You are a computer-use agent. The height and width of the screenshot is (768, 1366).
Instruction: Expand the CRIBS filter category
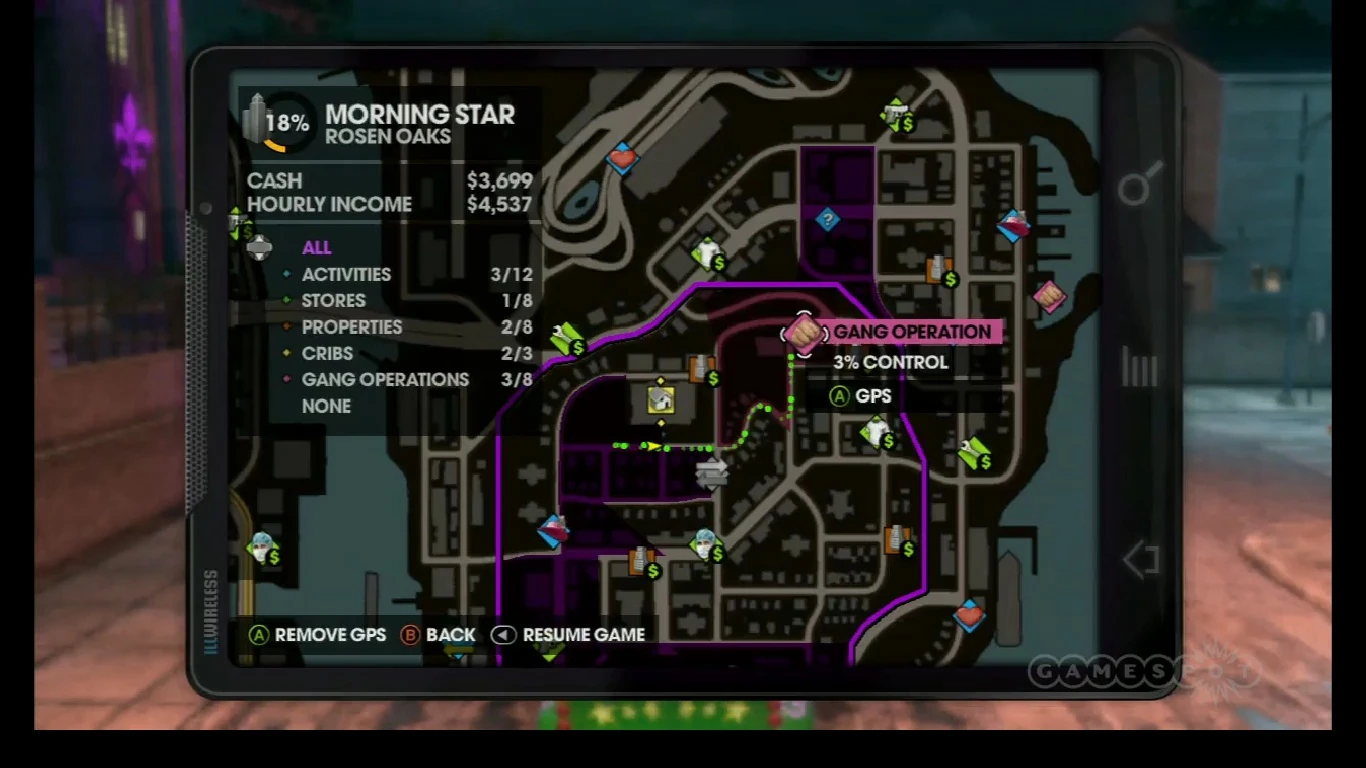[x=327, y=353]
